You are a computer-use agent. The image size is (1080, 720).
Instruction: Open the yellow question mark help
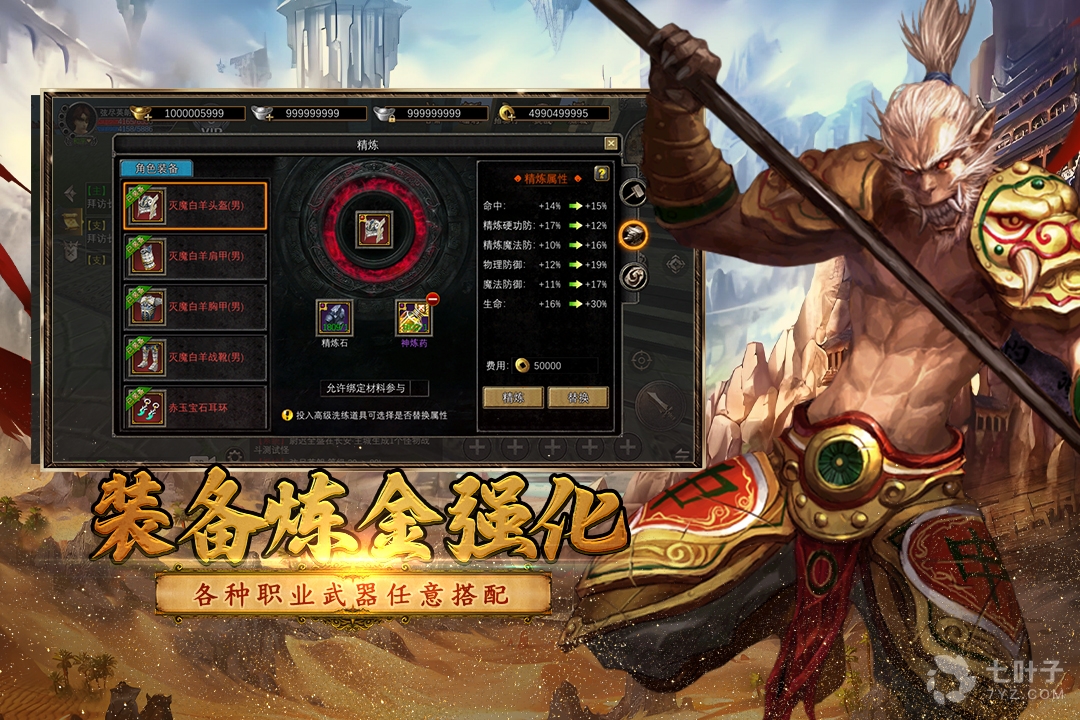point(602,174)
